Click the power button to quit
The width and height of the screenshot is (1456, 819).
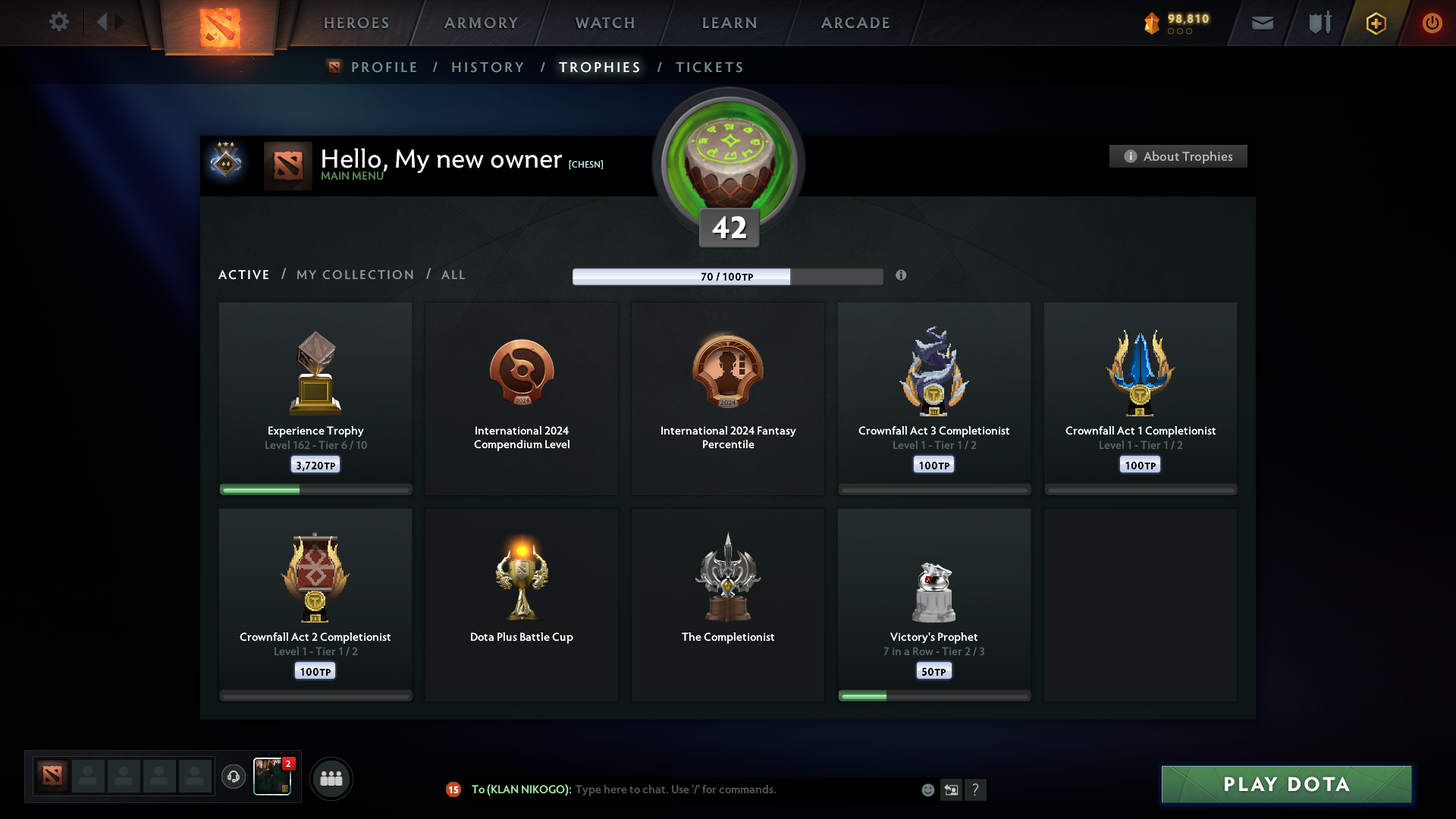point(1432,23)
